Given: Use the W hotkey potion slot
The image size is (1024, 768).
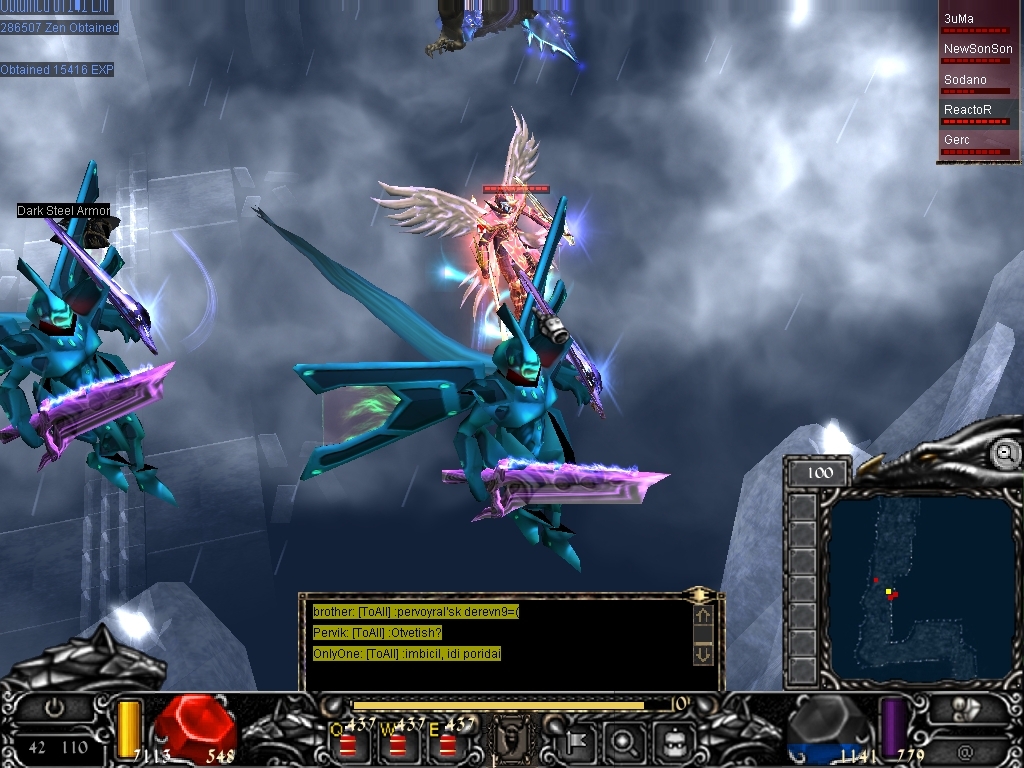Looking at the screenshot, I should (x=398, y=744).
